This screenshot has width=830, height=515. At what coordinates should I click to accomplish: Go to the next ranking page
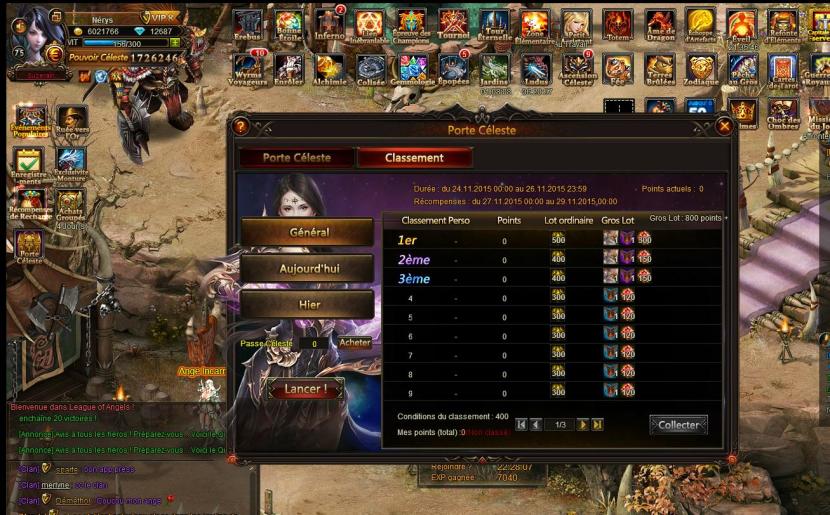coord(582,425)
